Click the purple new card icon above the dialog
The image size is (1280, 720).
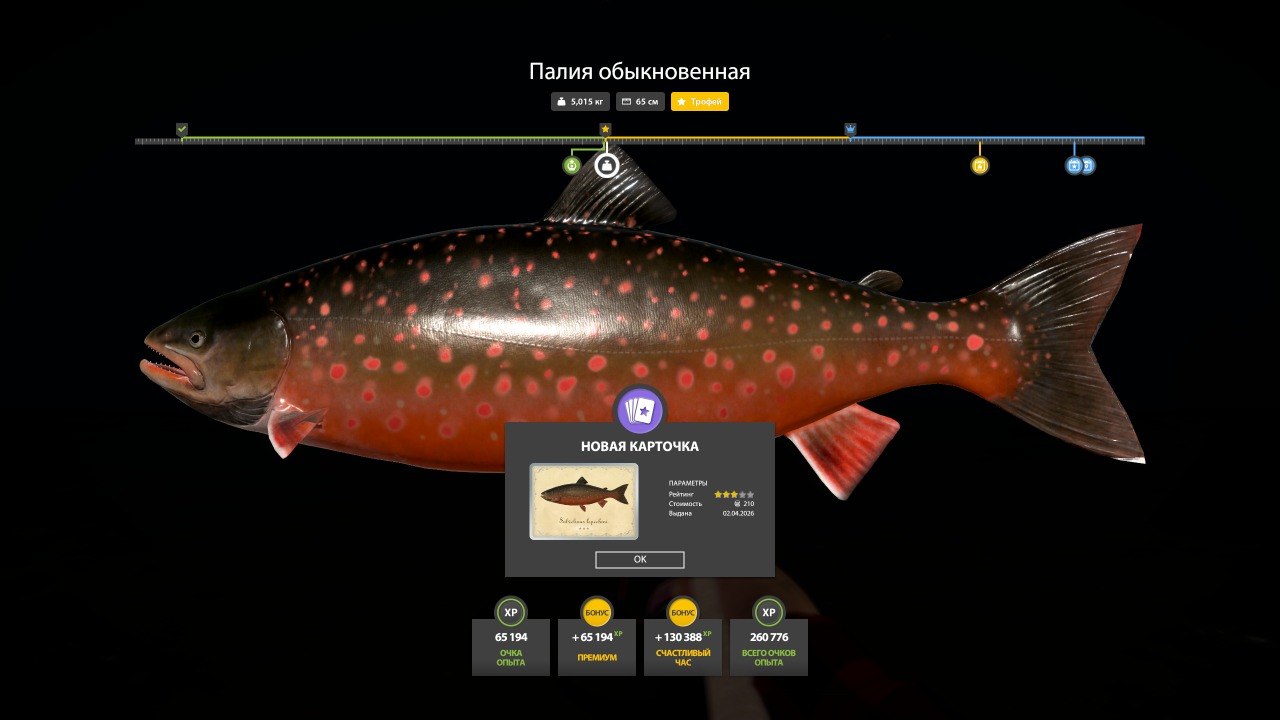tap(639, 408)
